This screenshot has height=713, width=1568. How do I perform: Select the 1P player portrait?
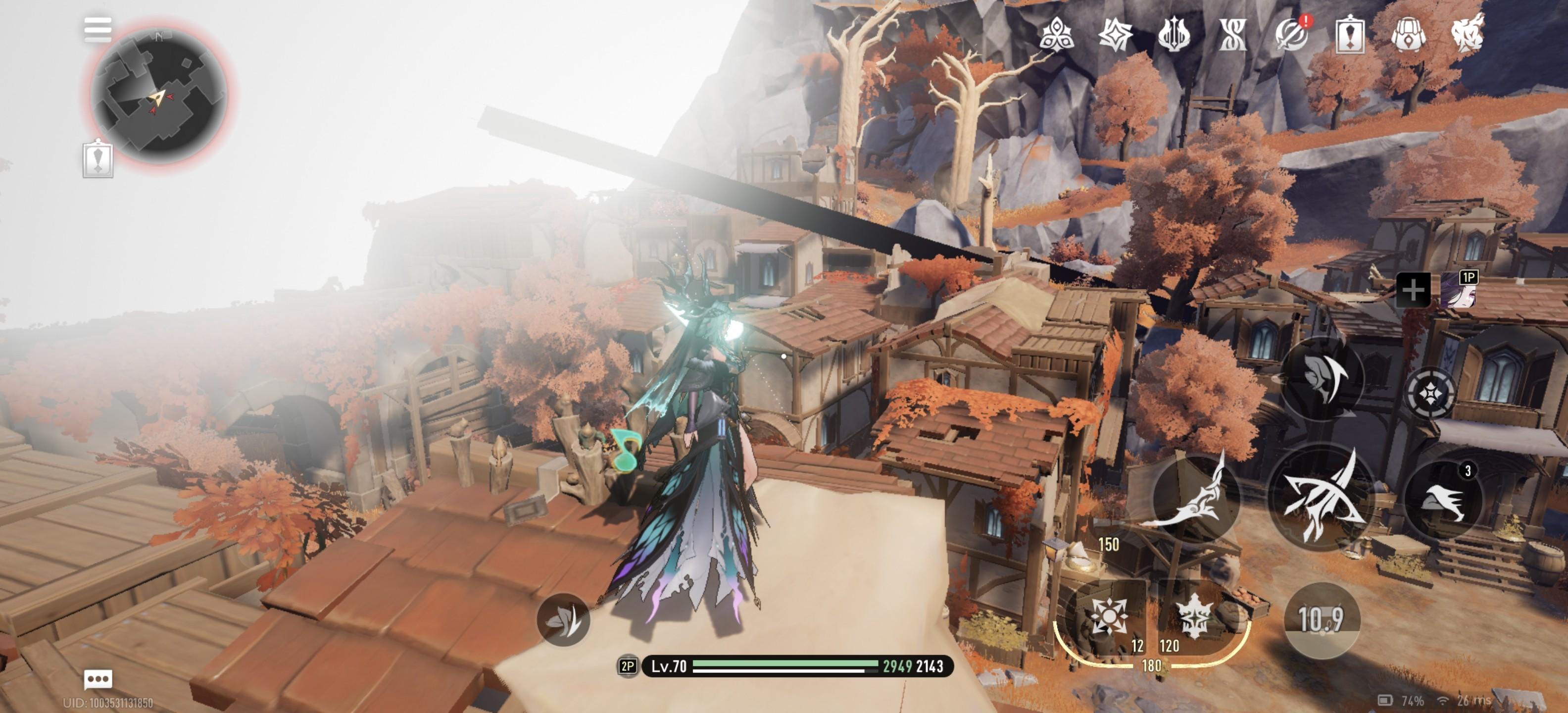1459,290
